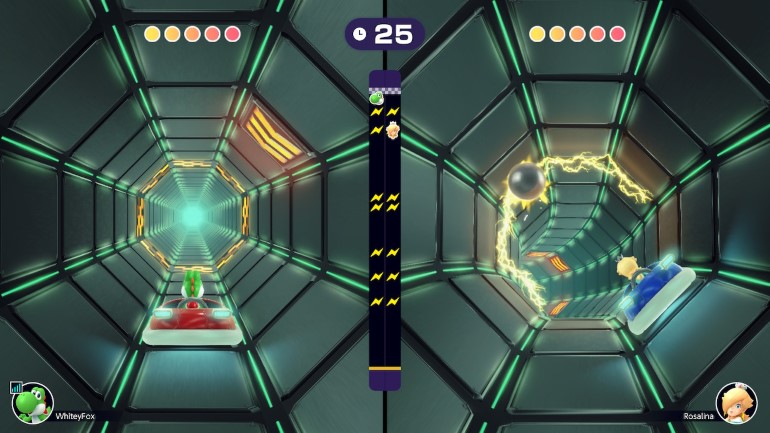The image size is (770, 433).
Task: Click Yoshi's head marker on the progress track
Action: click(x=377, y=98)
